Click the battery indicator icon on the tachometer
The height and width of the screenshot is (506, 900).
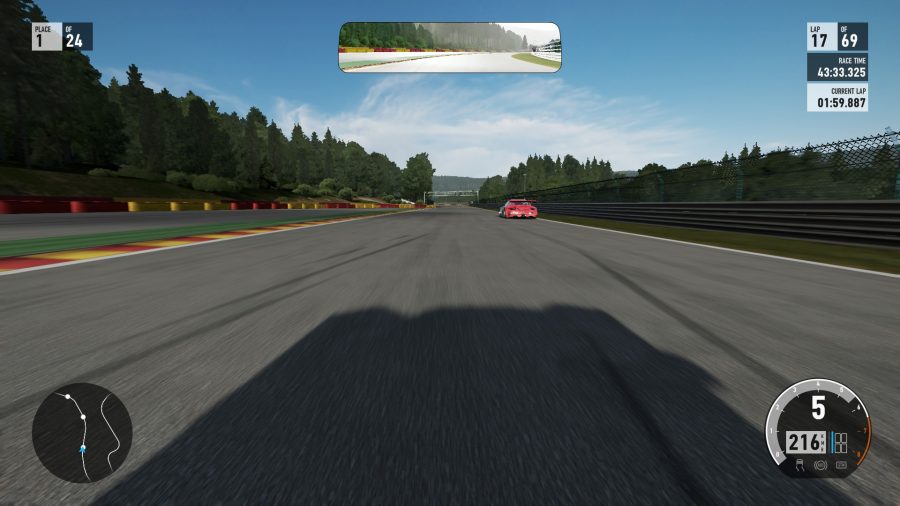coord(840,465)
